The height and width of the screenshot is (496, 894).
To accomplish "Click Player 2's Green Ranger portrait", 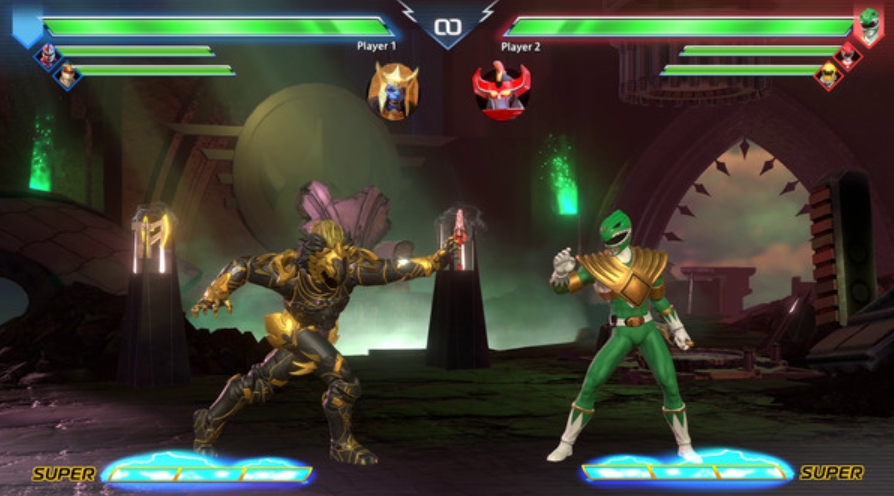I will pos(868,24).
